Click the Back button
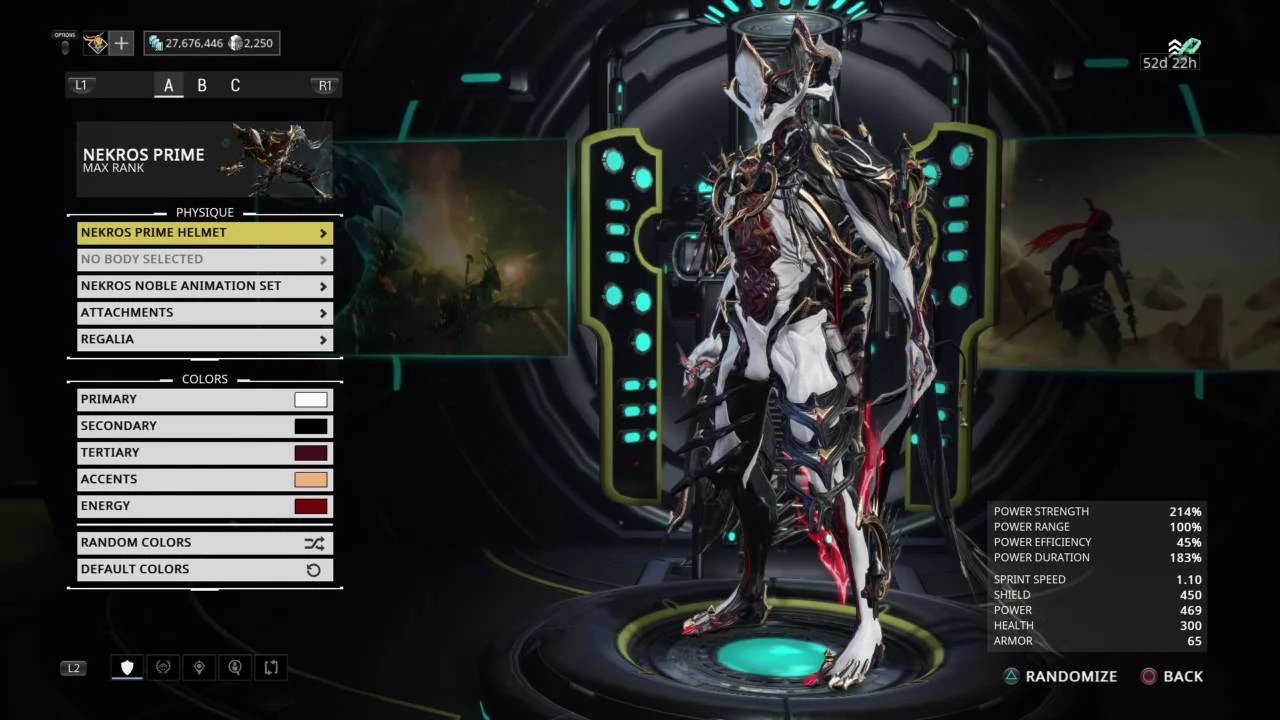Image resolution: width=1280 pixels, height=720 pixels. tap(1172, 676)
